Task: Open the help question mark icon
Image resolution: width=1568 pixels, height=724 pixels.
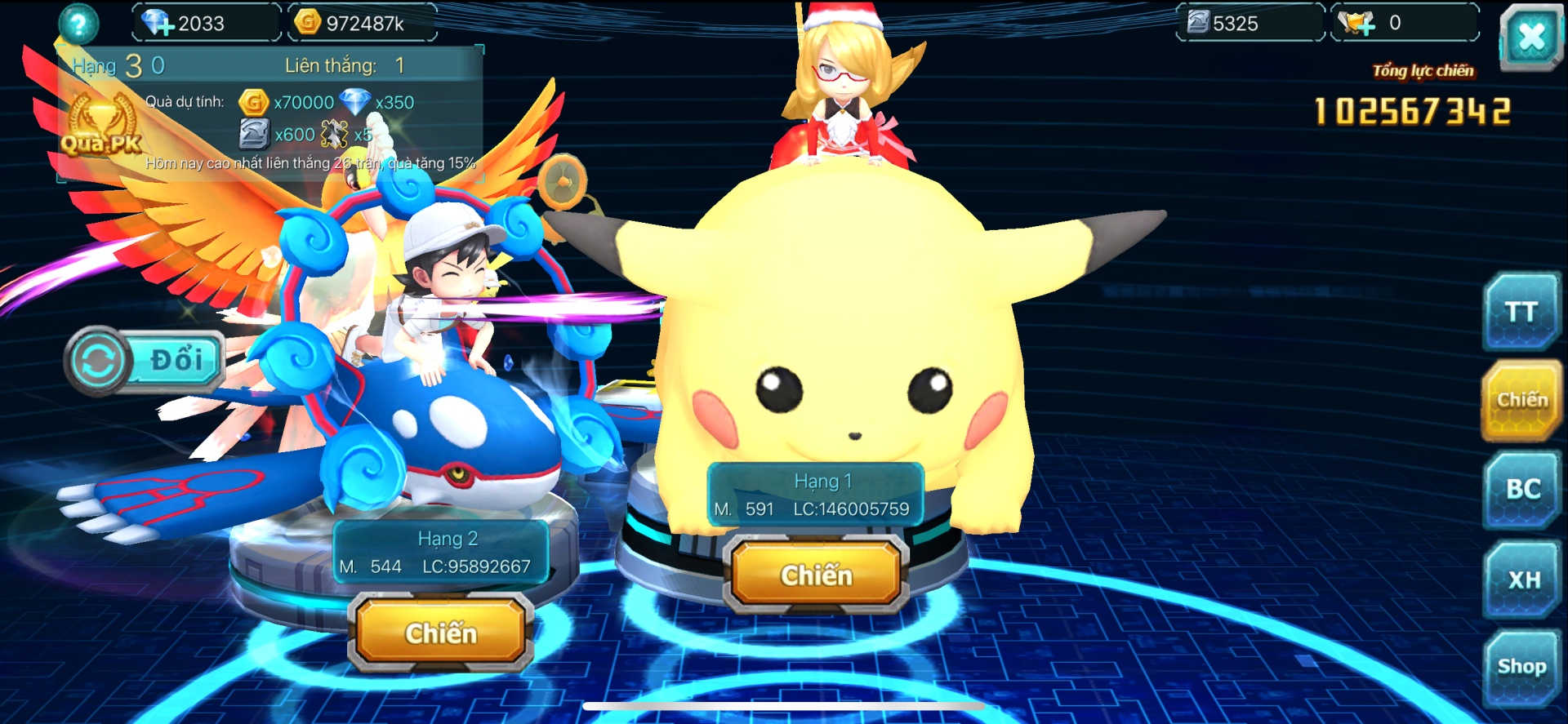Action: tap(78, 24)
